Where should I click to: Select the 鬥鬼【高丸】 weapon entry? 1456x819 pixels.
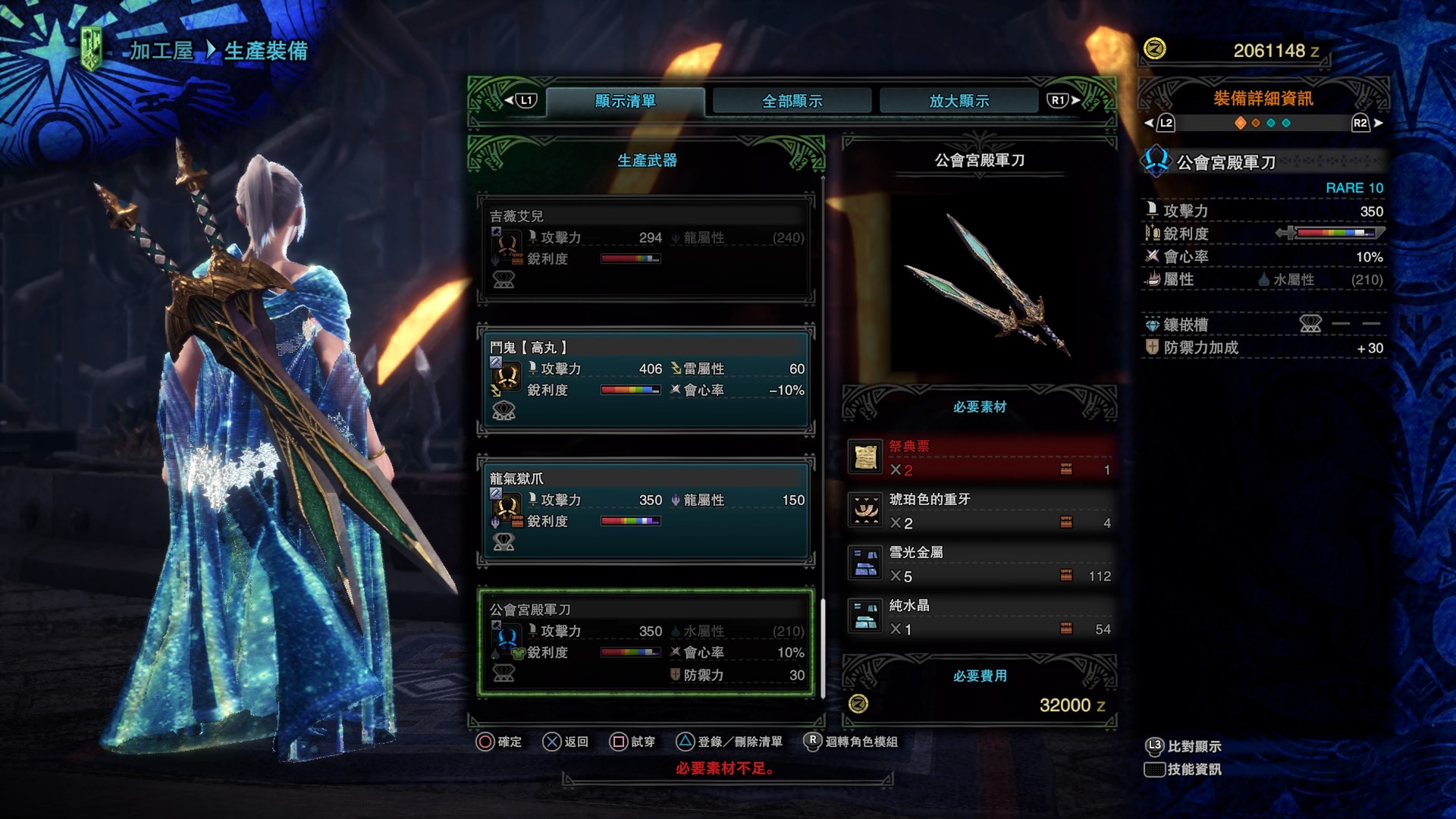pos(646,379)
